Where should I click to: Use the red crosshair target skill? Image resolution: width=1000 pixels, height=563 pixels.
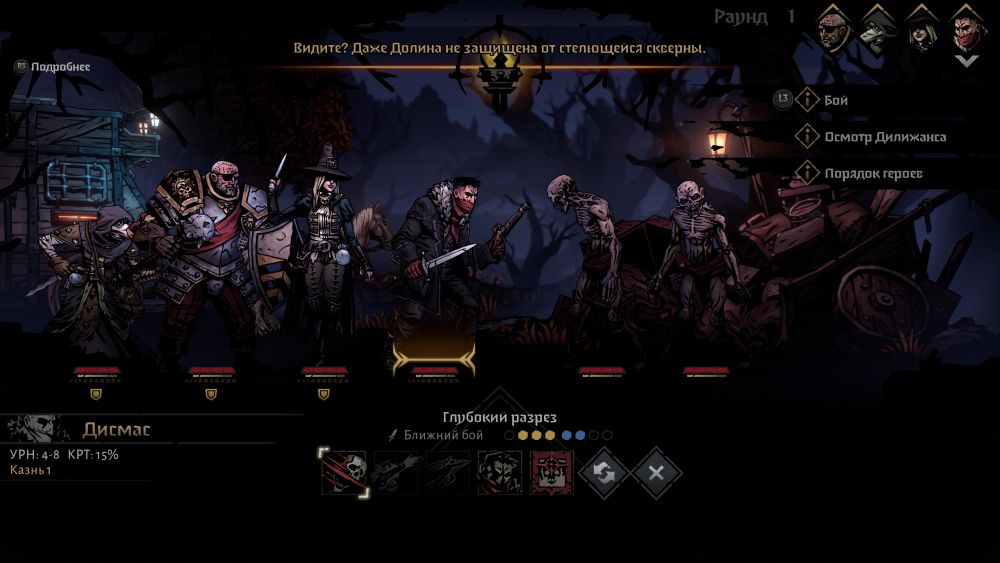point(551,472)
